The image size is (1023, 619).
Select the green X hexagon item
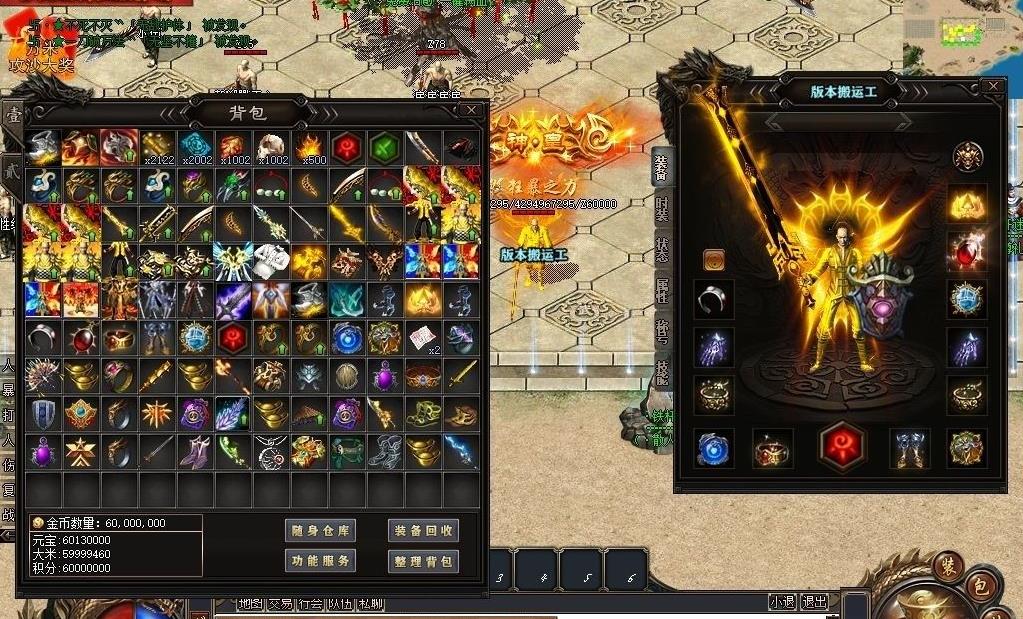[x=384, y=147]
